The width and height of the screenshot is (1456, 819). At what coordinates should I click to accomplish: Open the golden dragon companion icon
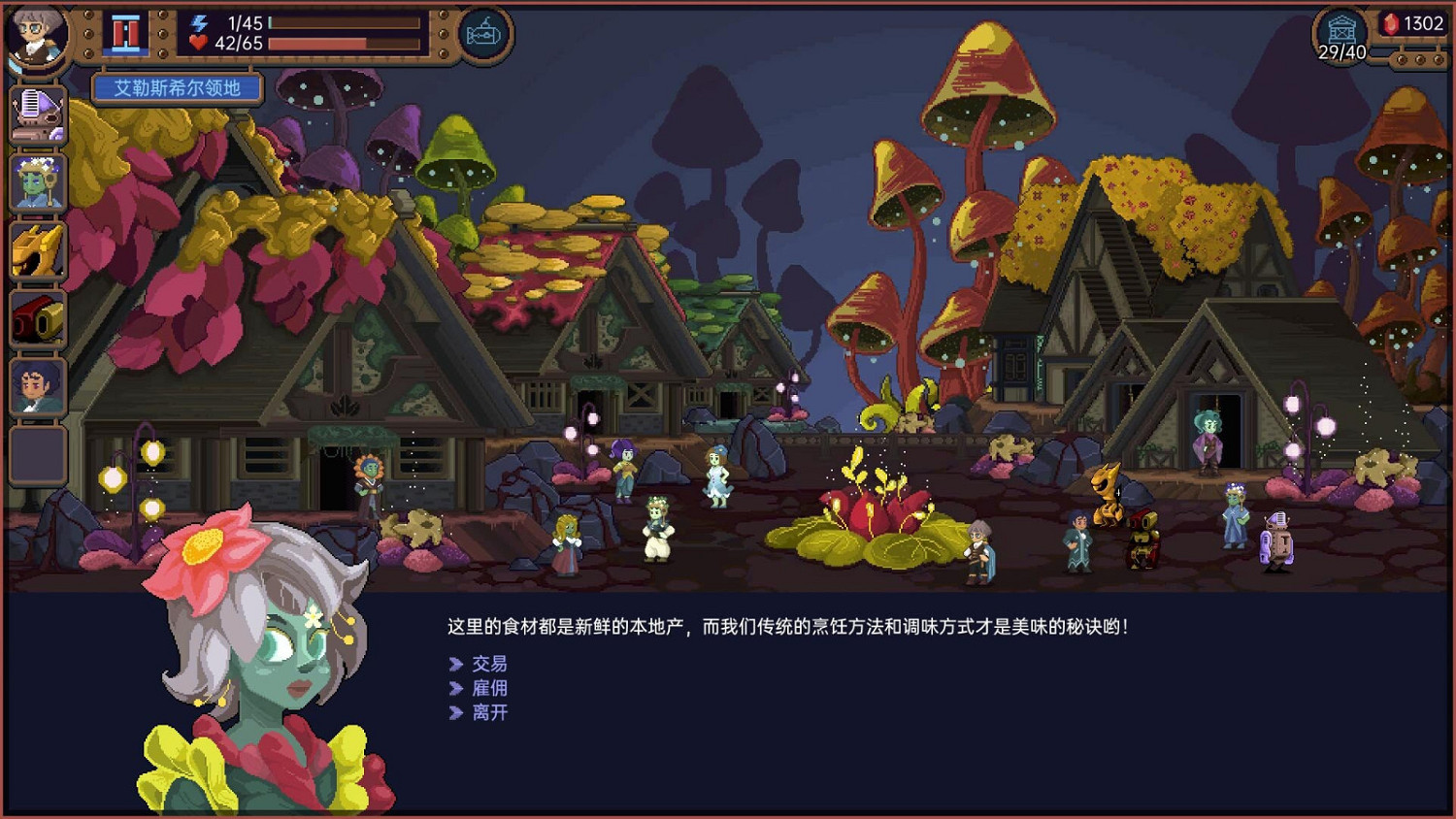tap(36, 246)
